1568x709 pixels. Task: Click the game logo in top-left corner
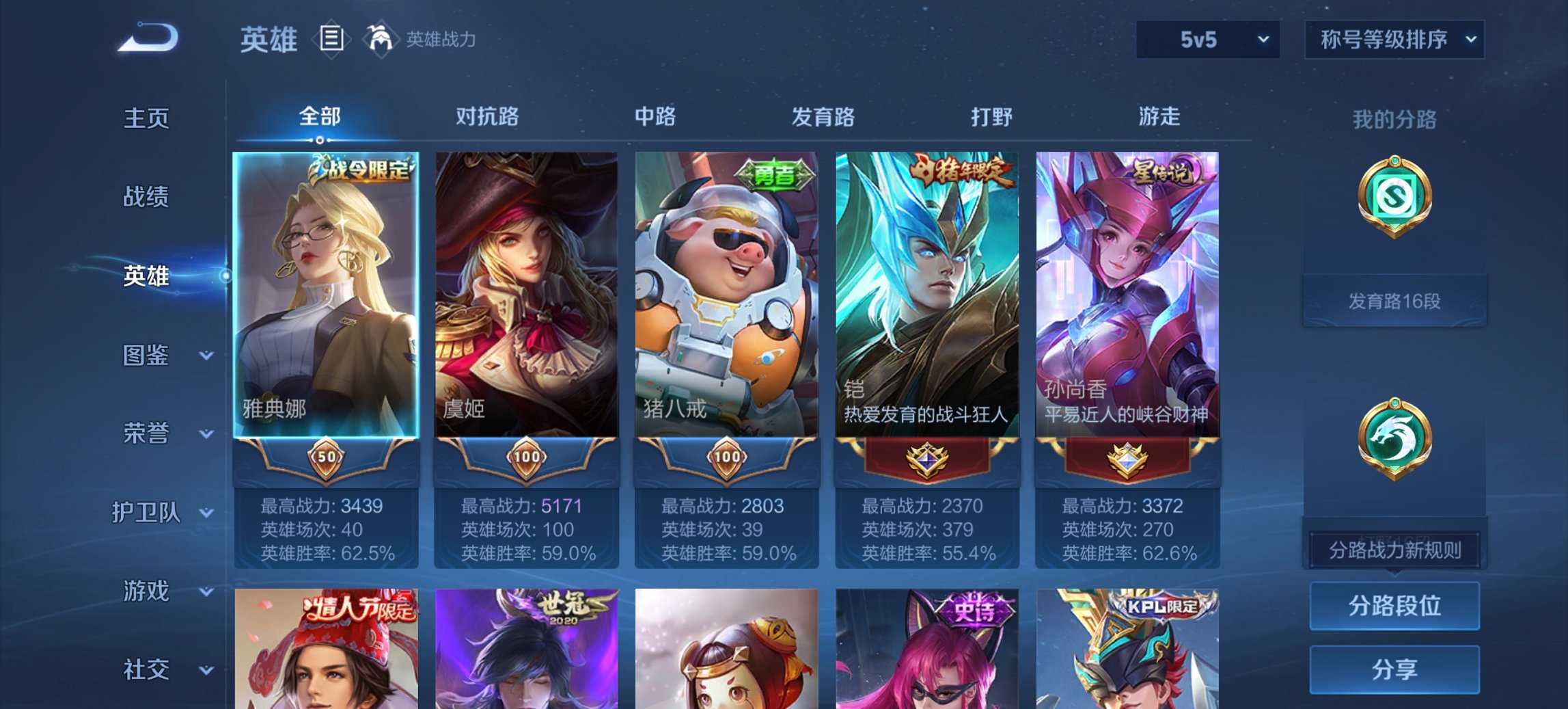pyautogui.click(x=147, y=38)
